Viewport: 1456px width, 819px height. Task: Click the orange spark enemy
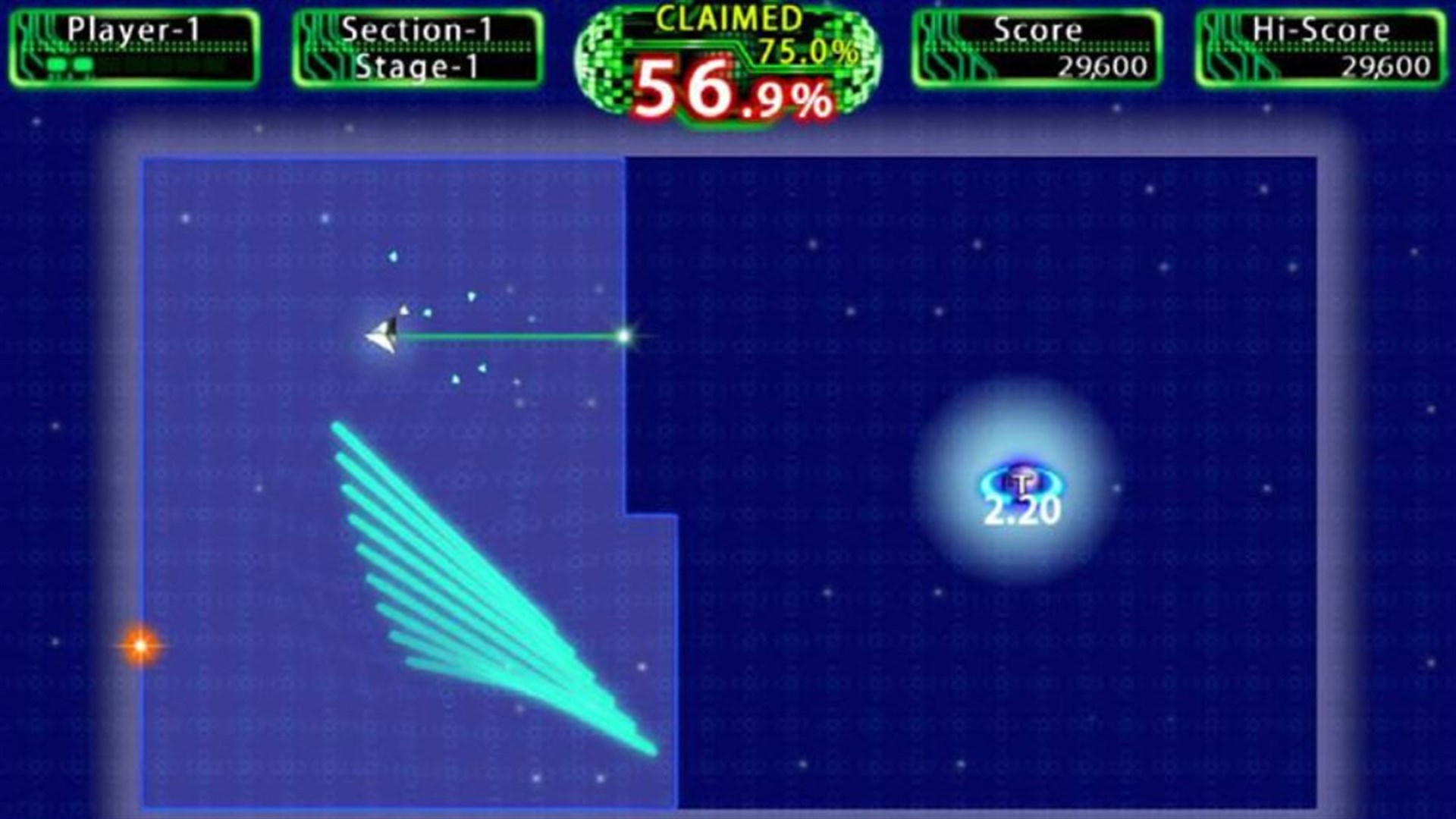[140, 646]
